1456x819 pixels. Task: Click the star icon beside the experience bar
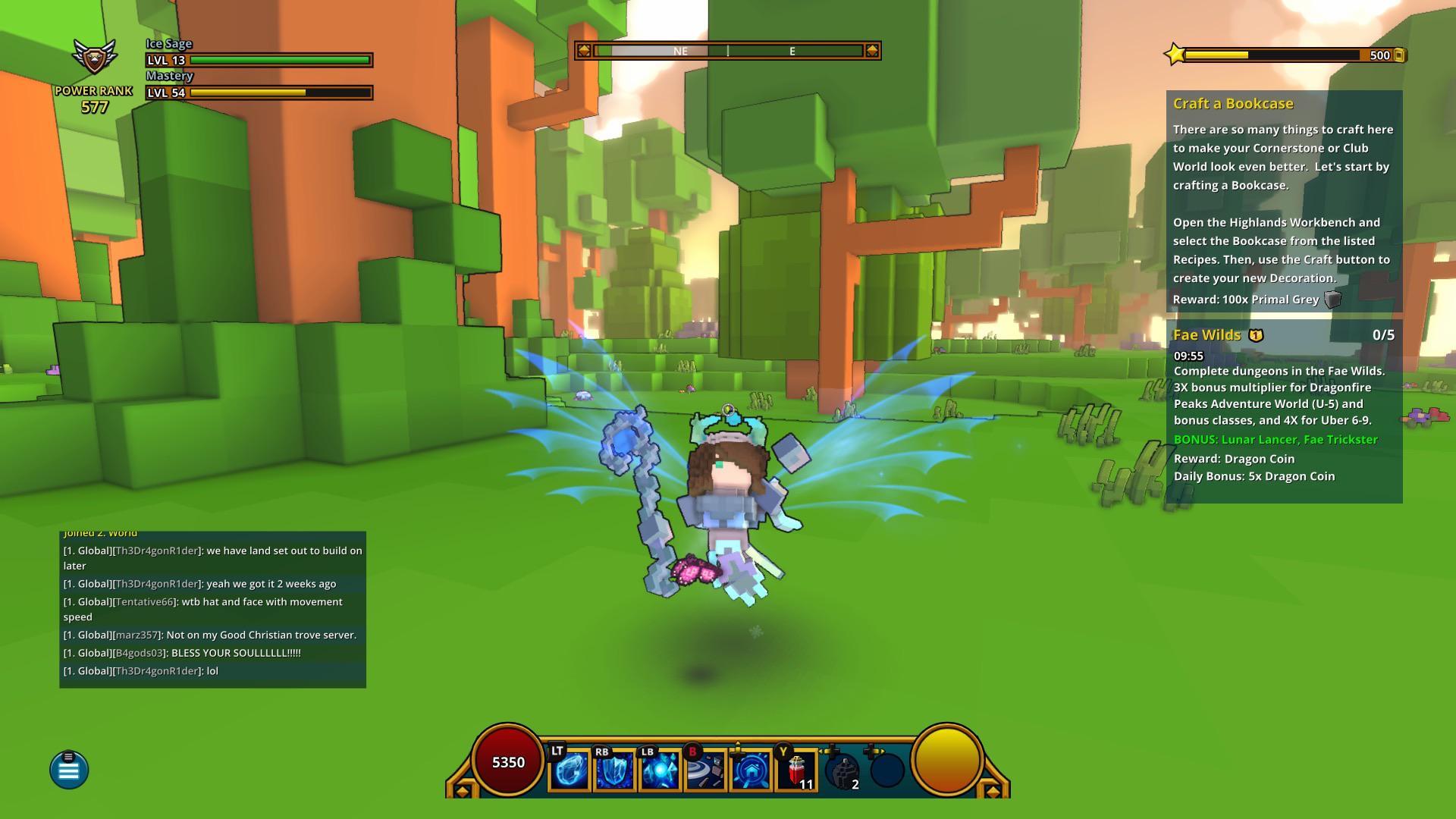click(x=1174, y=54)
